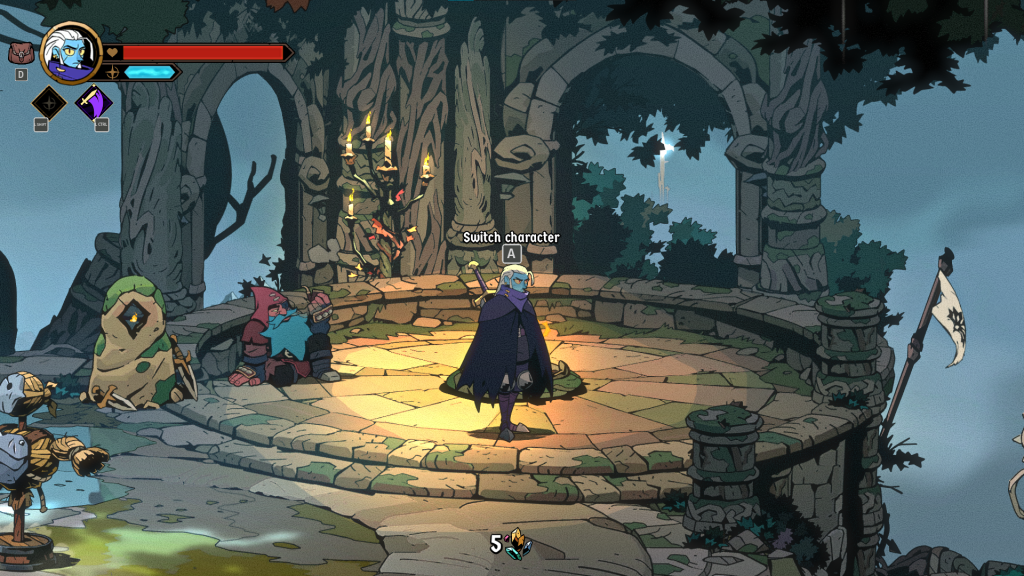Activate the purple sword slash ability
Viewport: 1024px width, 576px height.
point(95,103)
